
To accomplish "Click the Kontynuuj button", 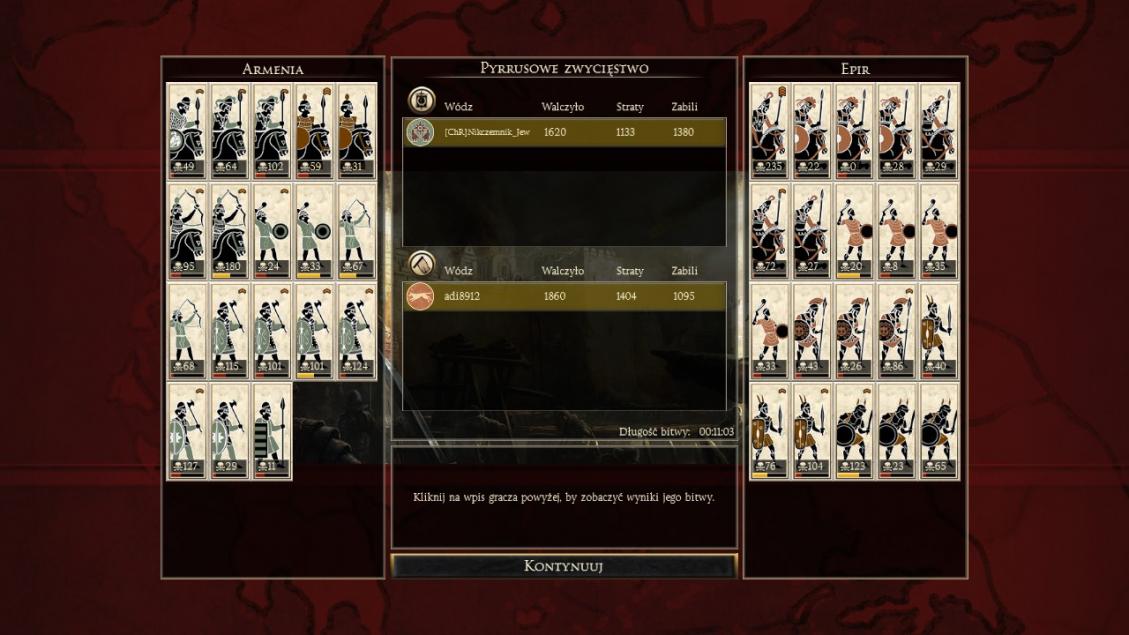I will pyautogui.click(x=563, y=566).
